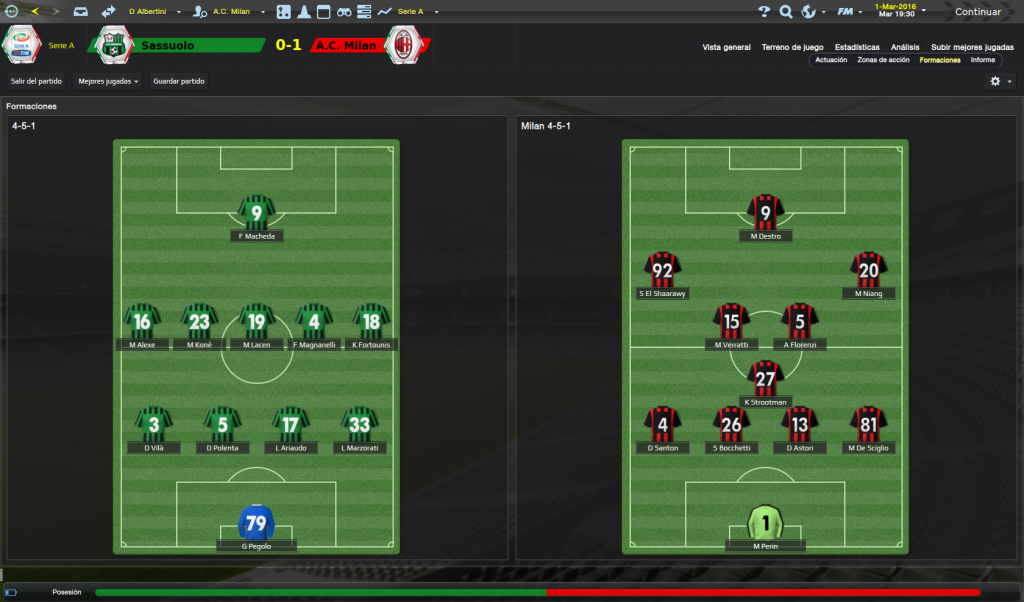This screenshot has width=1024, height=602.
Task: Open the search magnifying glass
Action: point(786,12)
